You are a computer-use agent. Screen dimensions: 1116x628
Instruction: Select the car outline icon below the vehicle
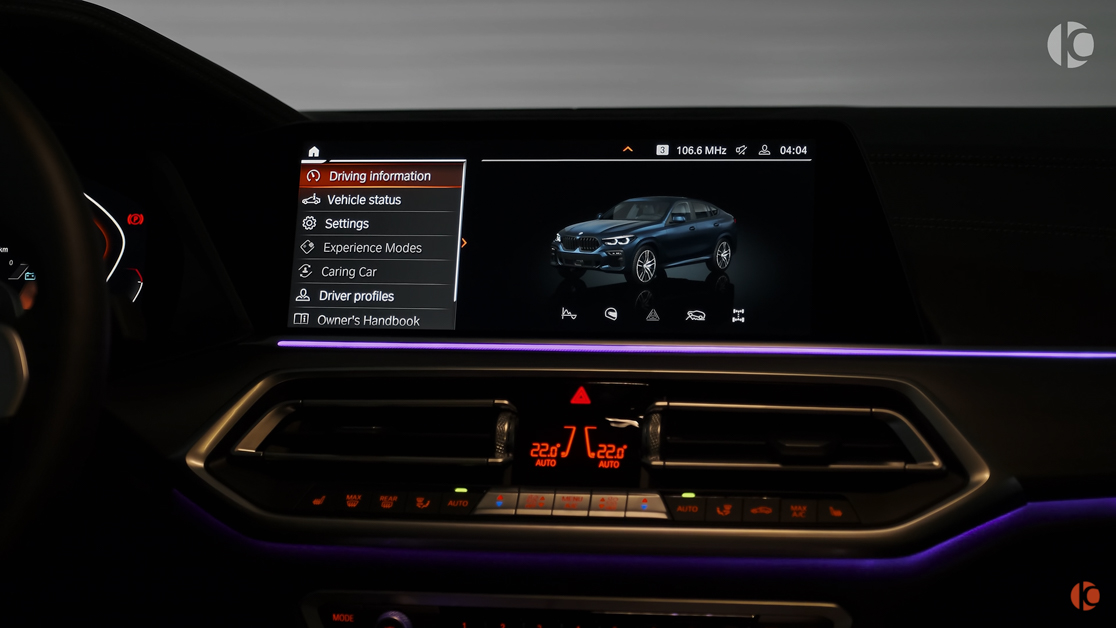coord(695,315)
